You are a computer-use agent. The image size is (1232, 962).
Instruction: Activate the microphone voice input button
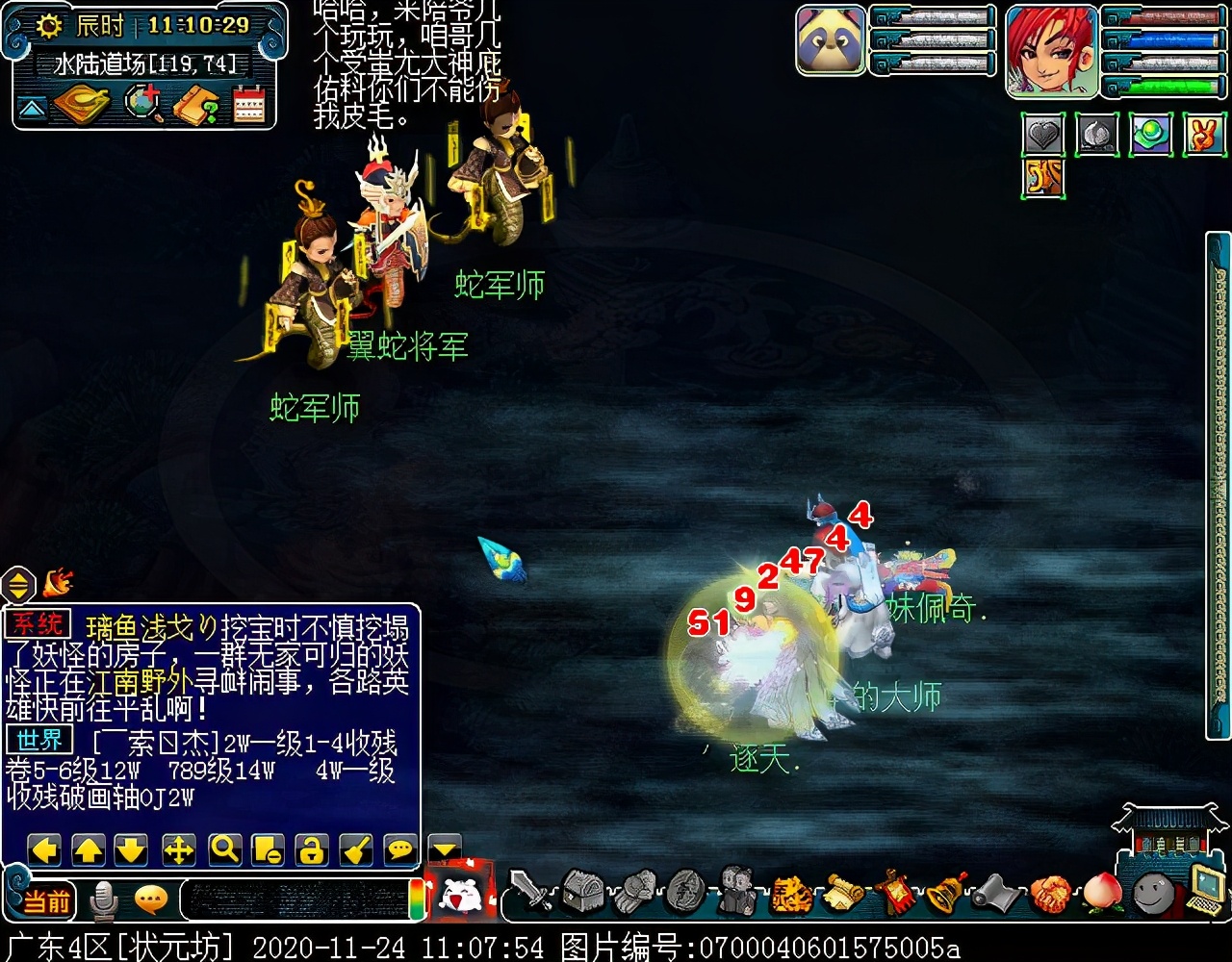click(x=103, y=901)
